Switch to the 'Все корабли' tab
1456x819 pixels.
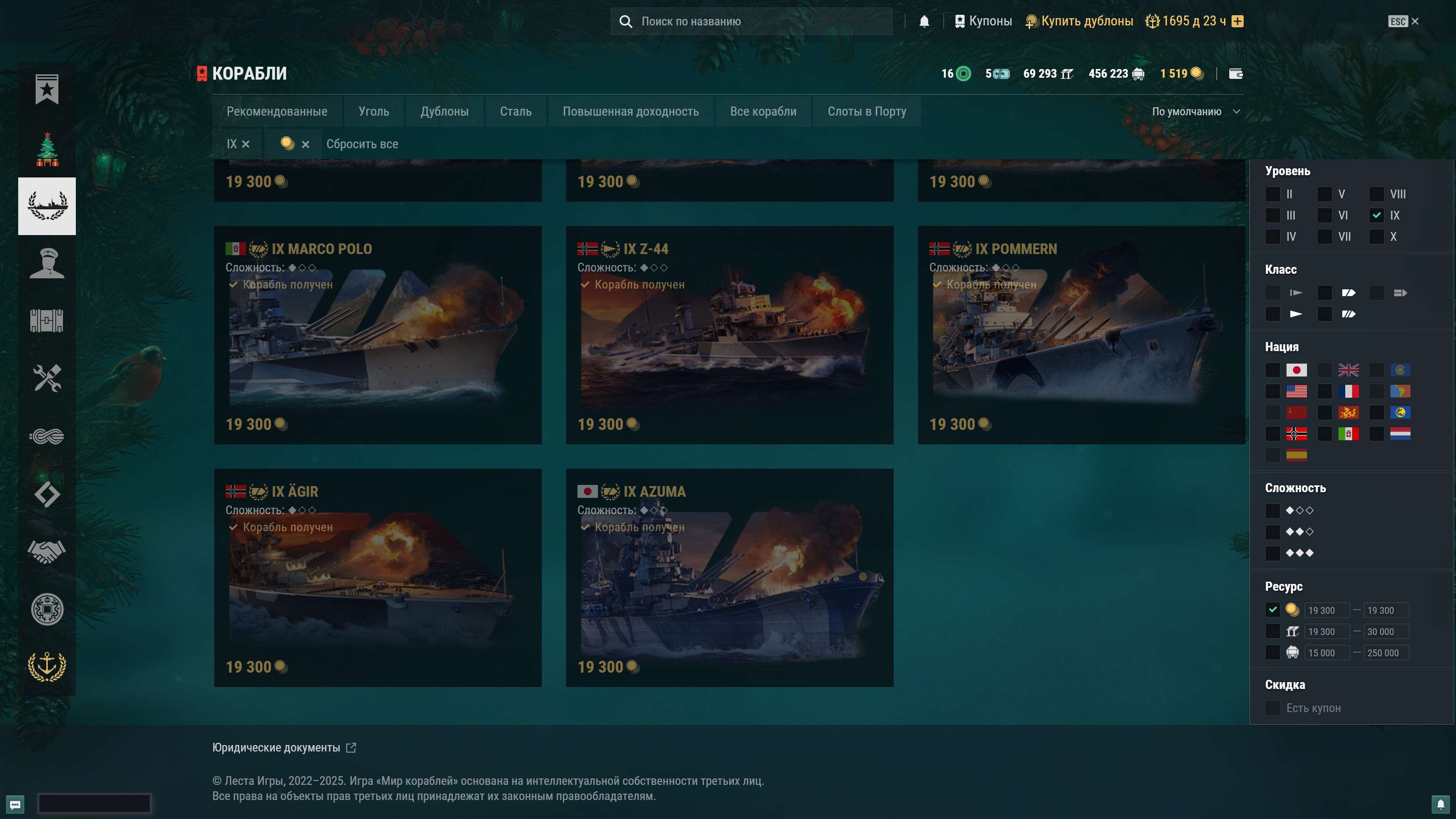tap(763, 111)
